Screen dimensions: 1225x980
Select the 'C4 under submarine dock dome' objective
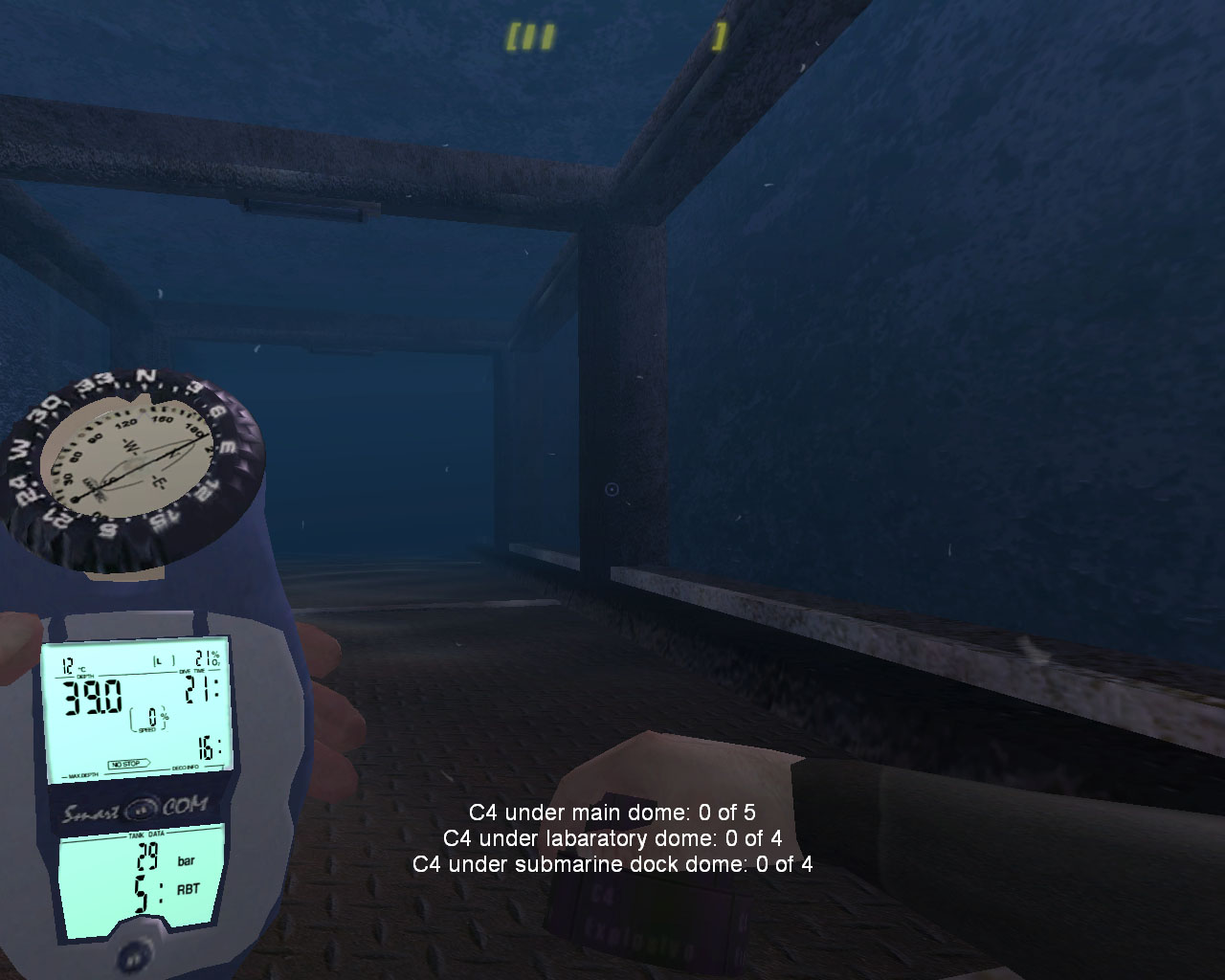pyautogui.click(x=612, y=866)
